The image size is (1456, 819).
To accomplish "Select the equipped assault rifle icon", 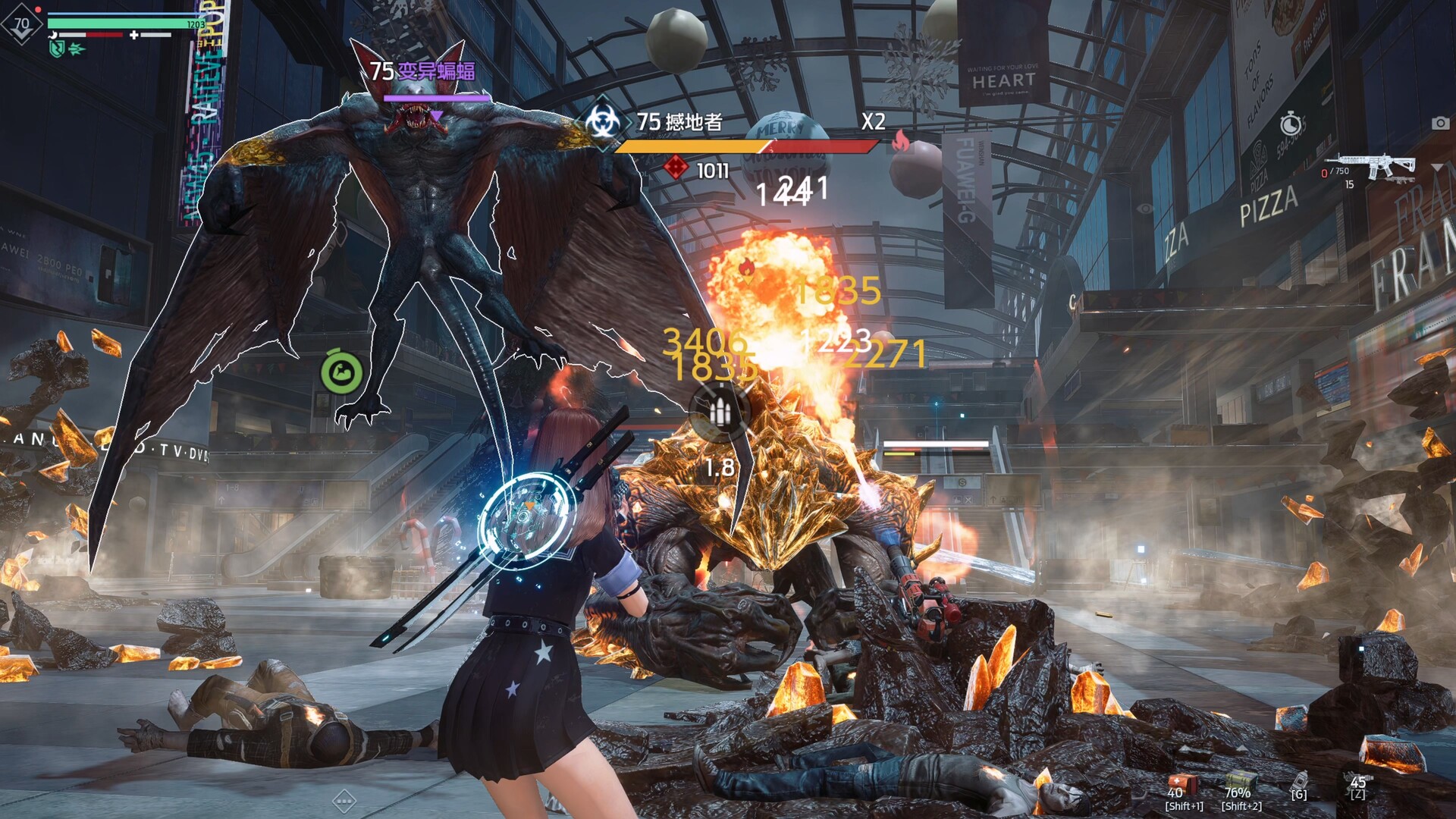I will tap(1370, 164).
